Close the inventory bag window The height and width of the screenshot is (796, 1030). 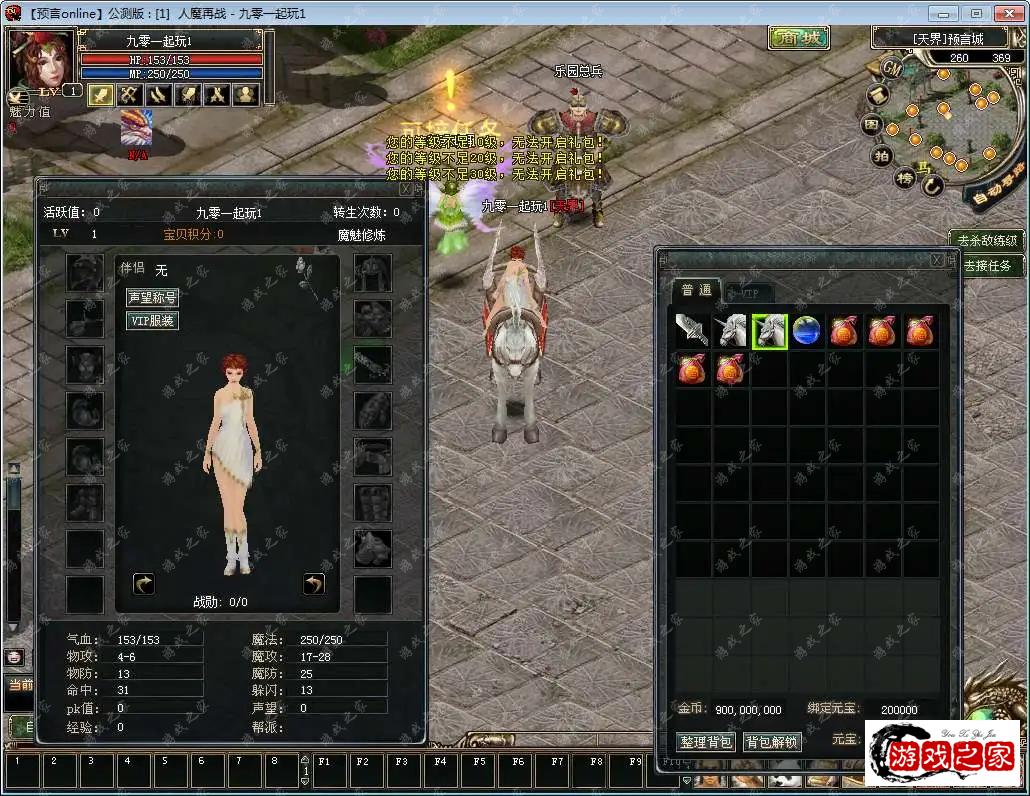click(x=937, y=260)
